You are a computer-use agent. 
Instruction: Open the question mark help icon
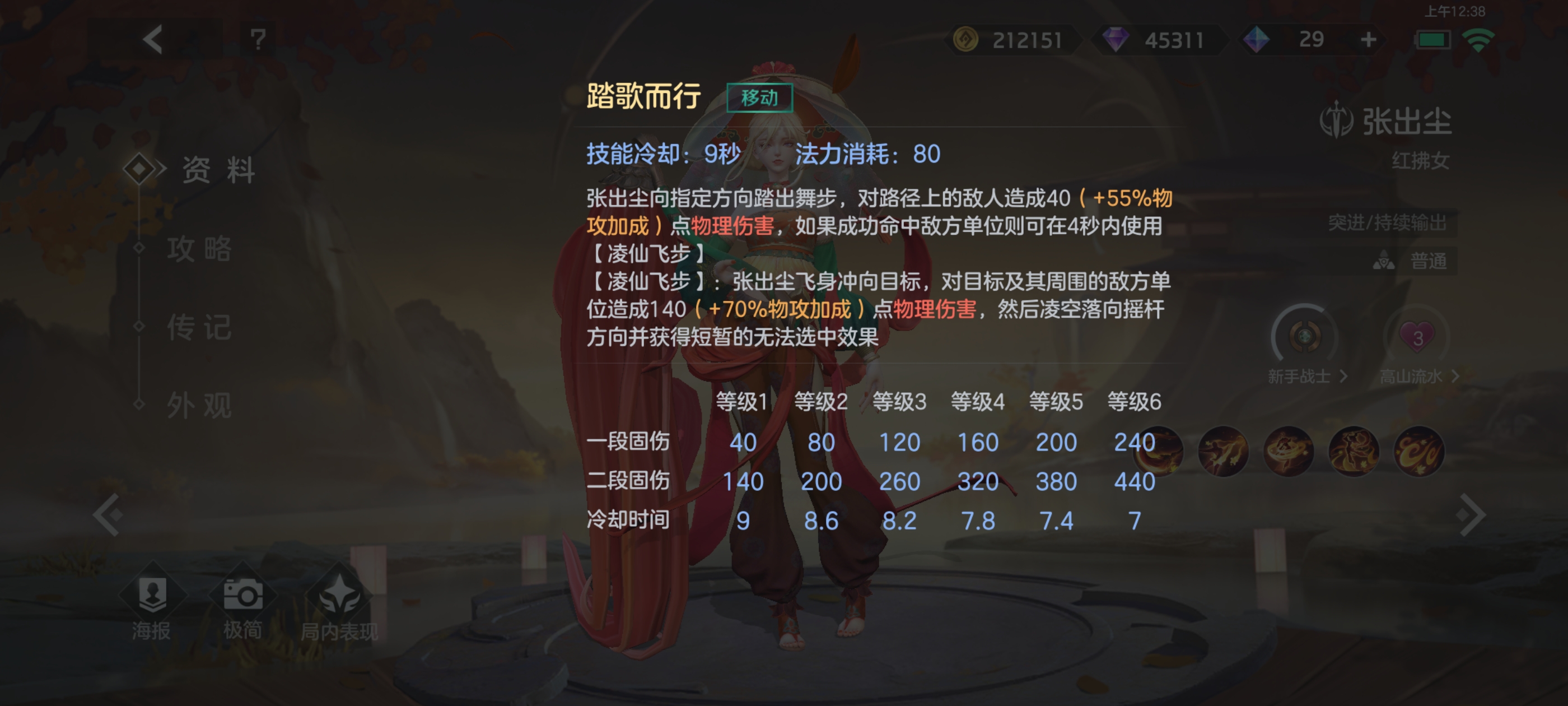[258, 40]
